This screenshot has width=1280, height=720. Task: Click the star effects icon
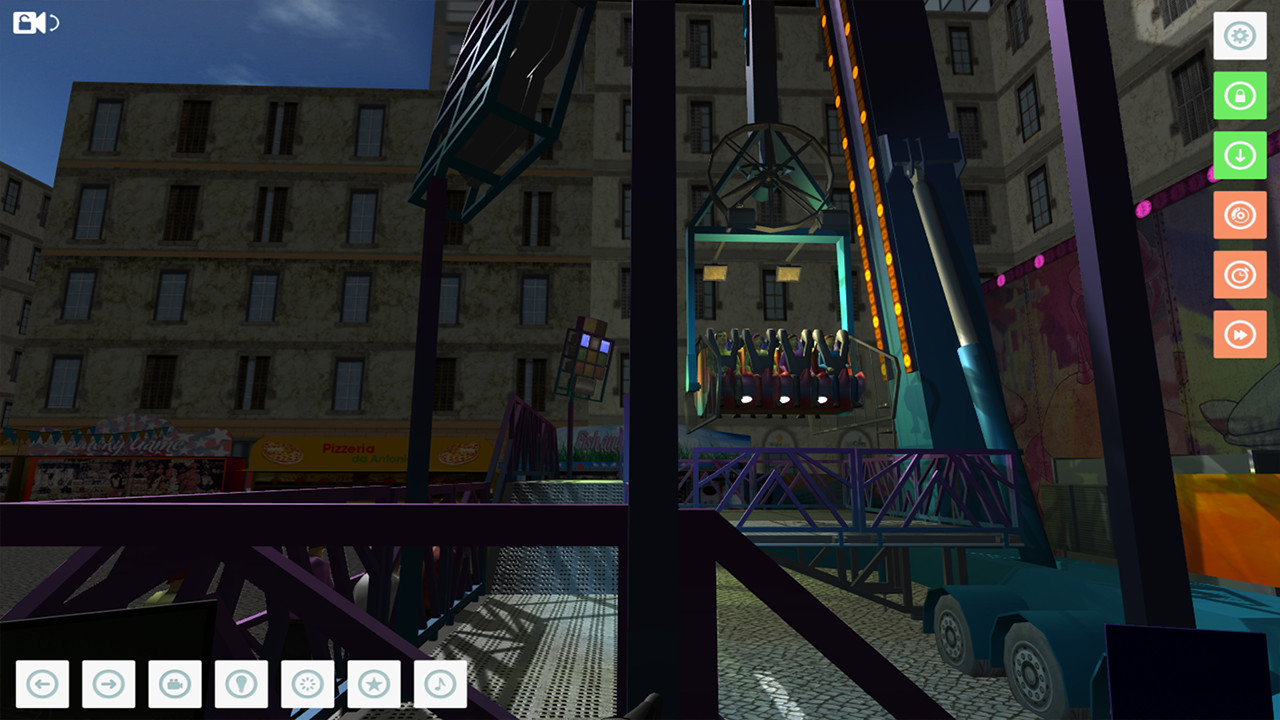coord(373,684)
